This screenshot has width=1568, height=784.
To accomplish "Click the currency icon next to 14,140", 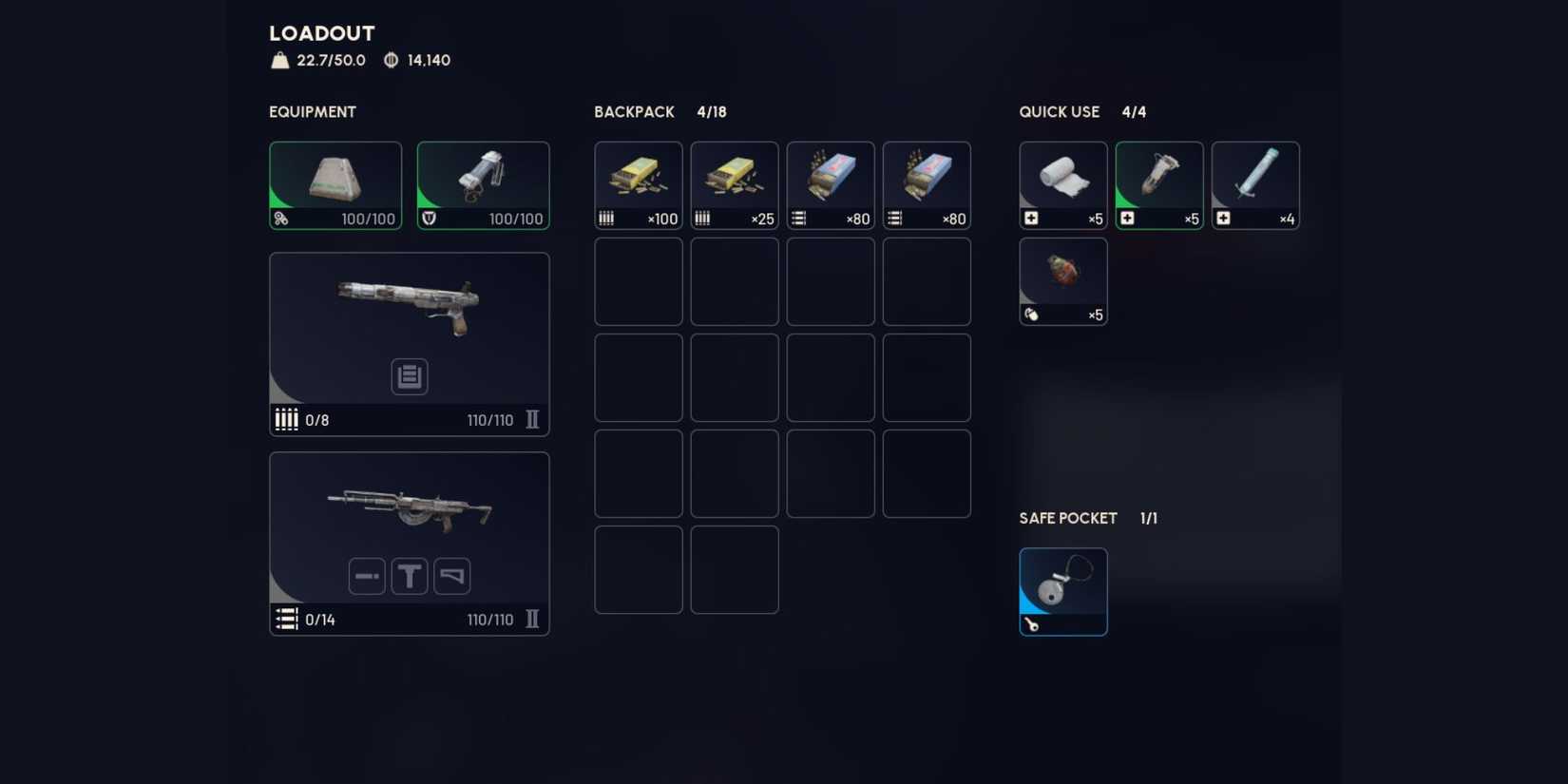I will [389, 60].
